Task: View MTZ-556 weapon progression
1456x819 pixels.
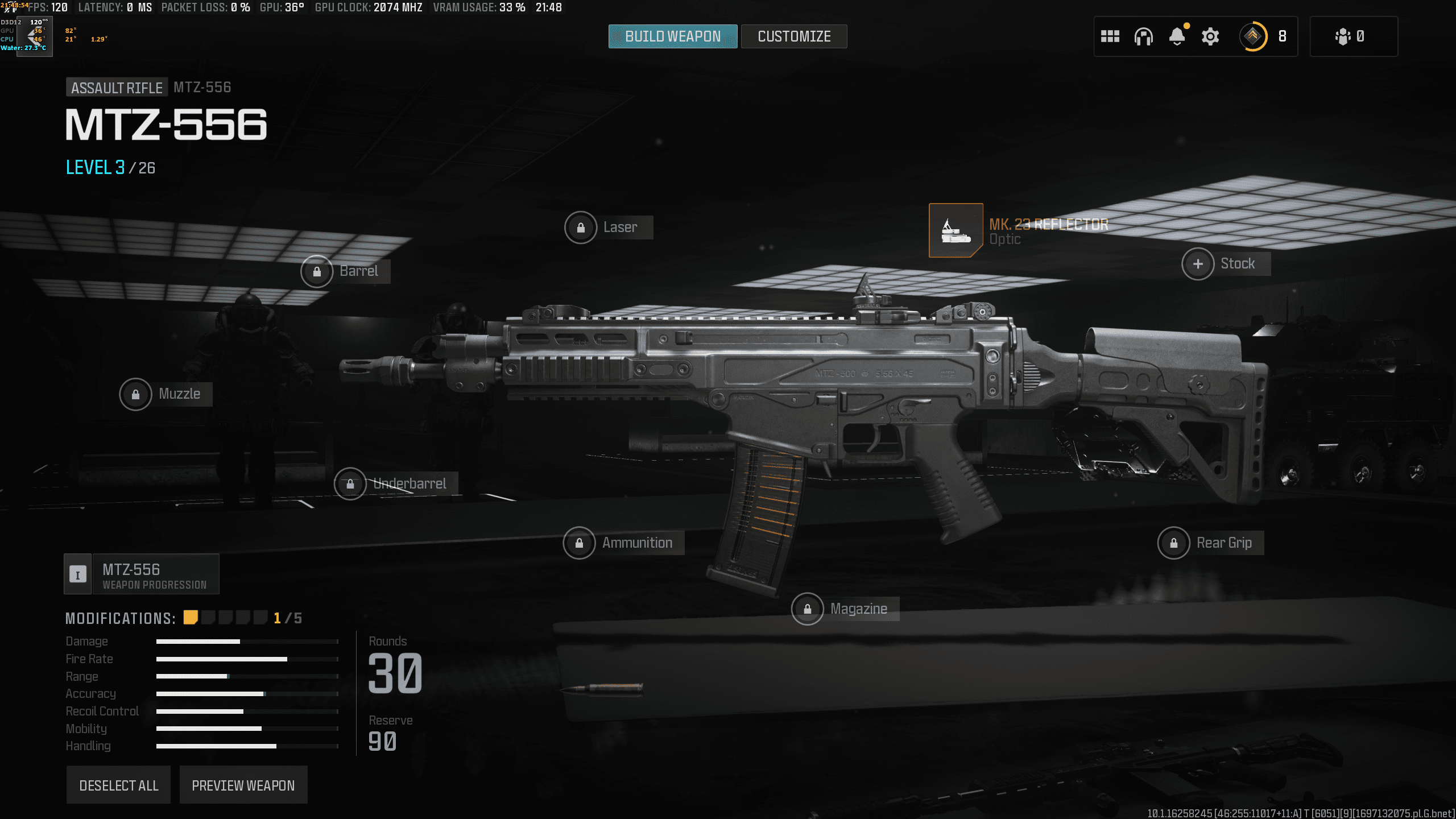Action: (x=142, y=574)
